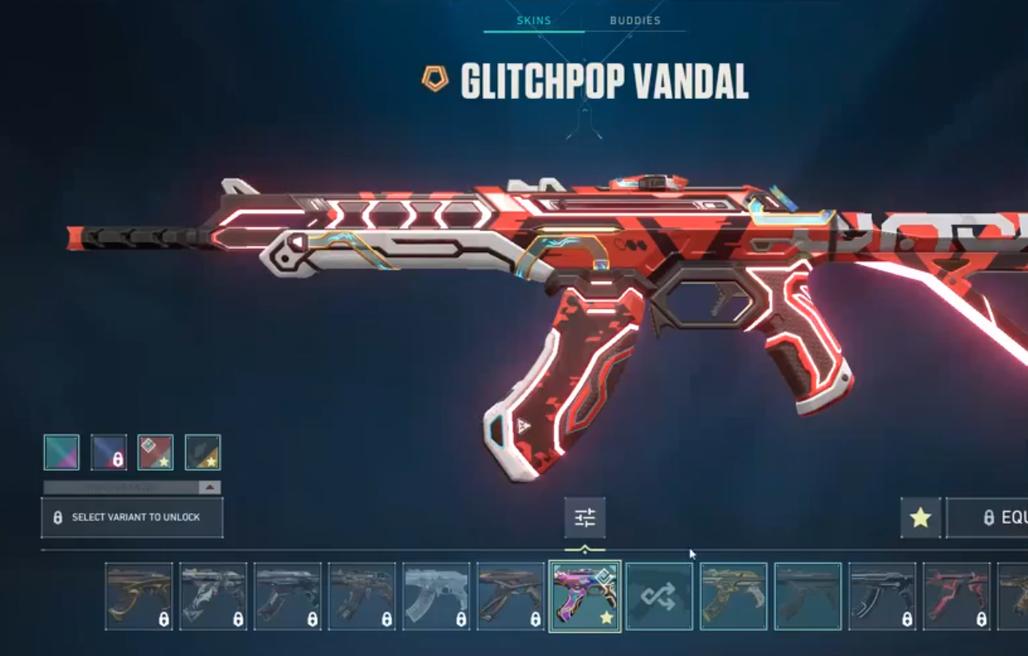The image size is (1028, 656).
Task: Pick the dark gray variant swatch
Action: click(203, 452)
